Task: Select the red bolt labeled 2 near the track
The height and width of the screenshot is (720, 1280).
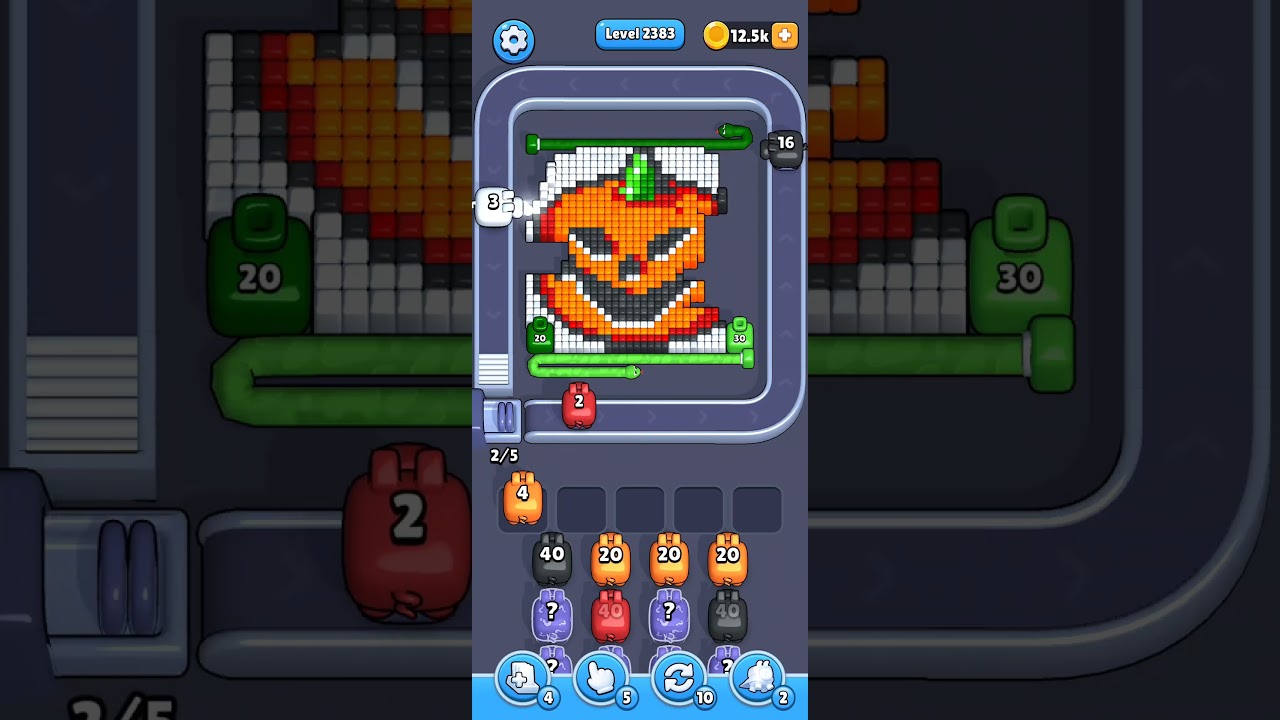Action: 581,406
